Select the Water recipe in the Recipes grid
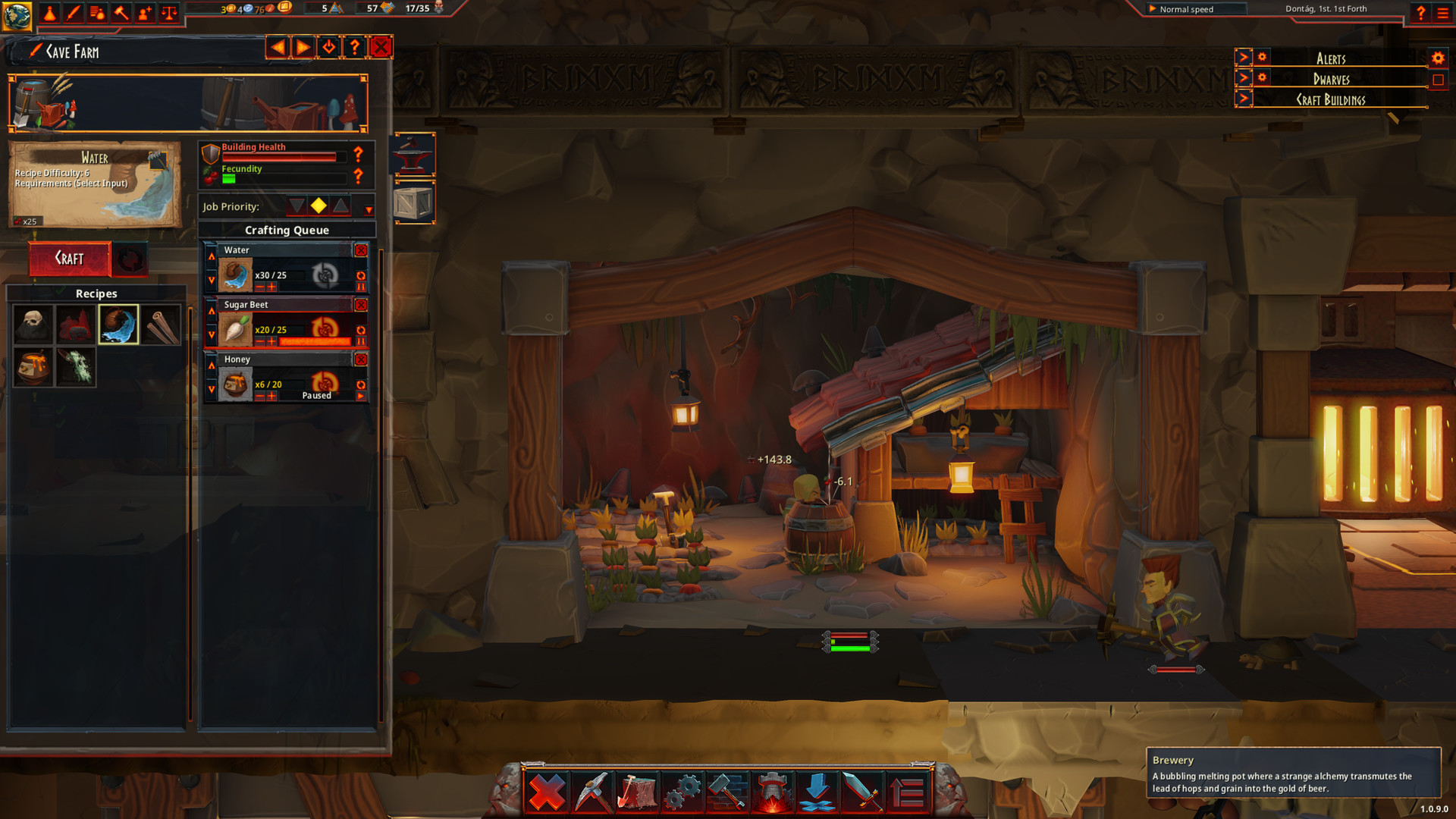 click(119, 325)
